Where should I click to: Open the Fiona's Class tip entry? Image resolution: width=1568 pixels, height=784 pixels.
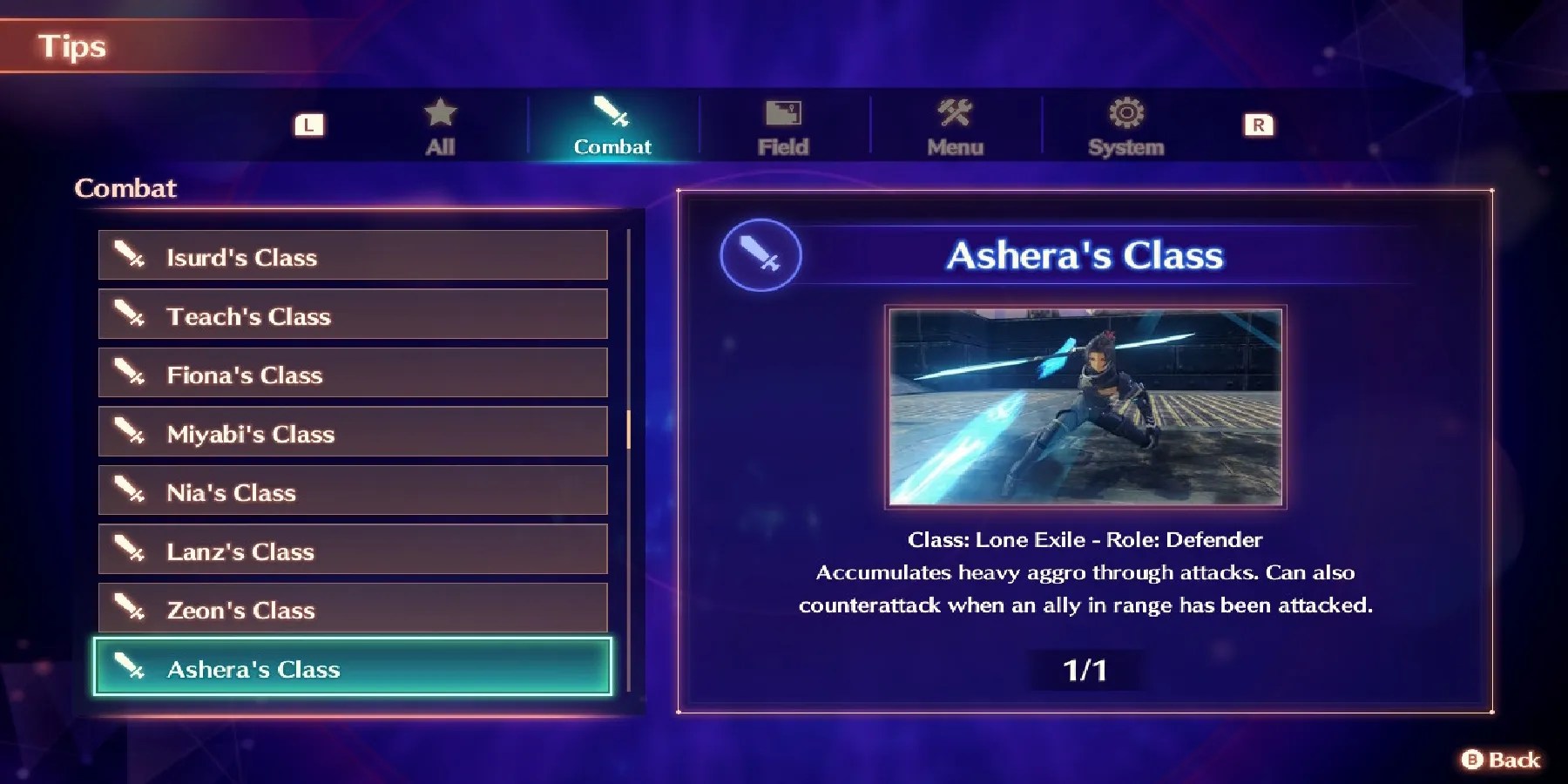352,375
